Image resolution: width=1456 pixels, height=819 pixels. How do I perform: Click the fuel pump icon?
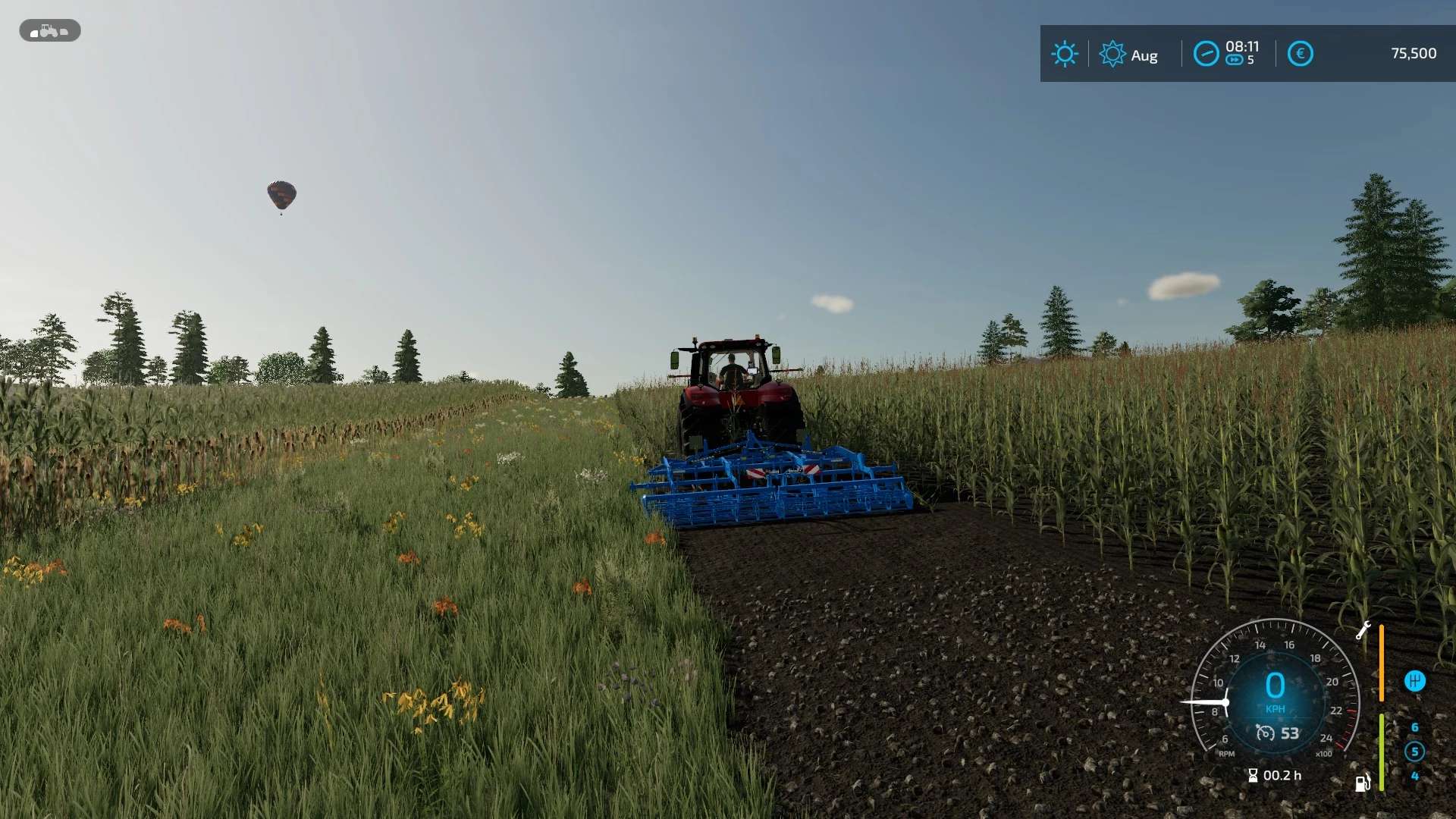[1363, 783]
